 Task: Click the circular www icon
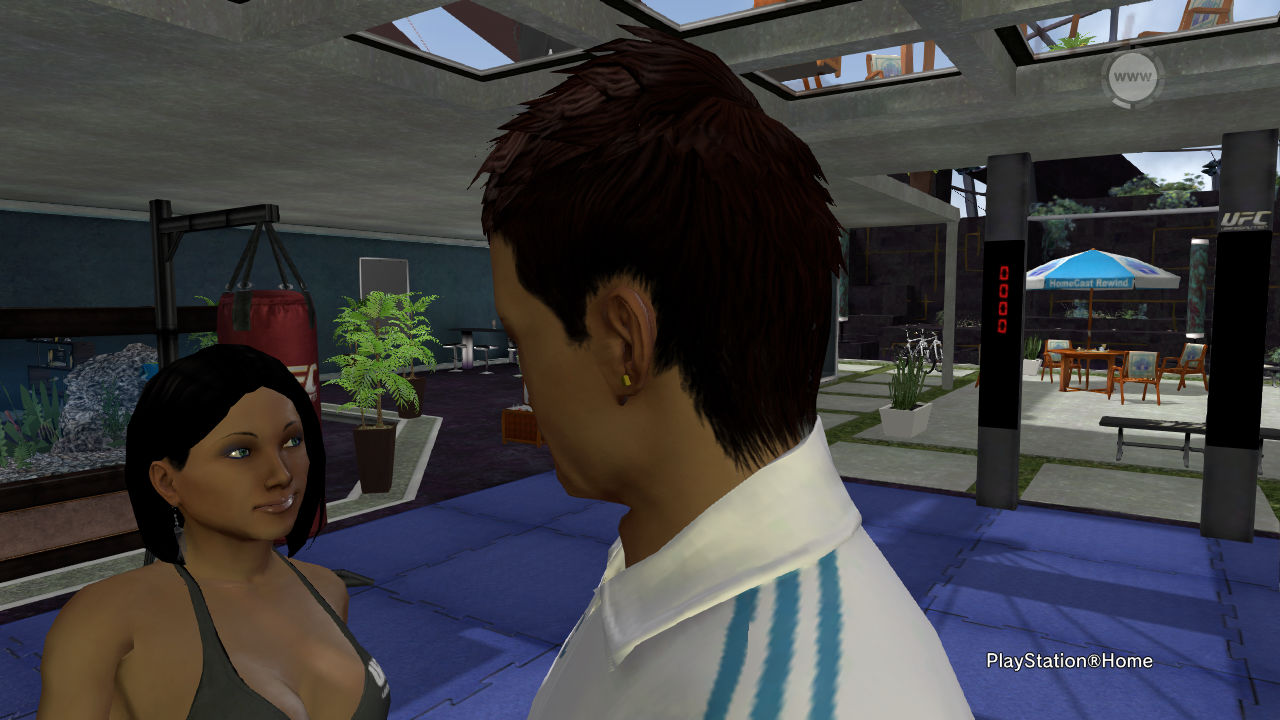pos(1132,77)
